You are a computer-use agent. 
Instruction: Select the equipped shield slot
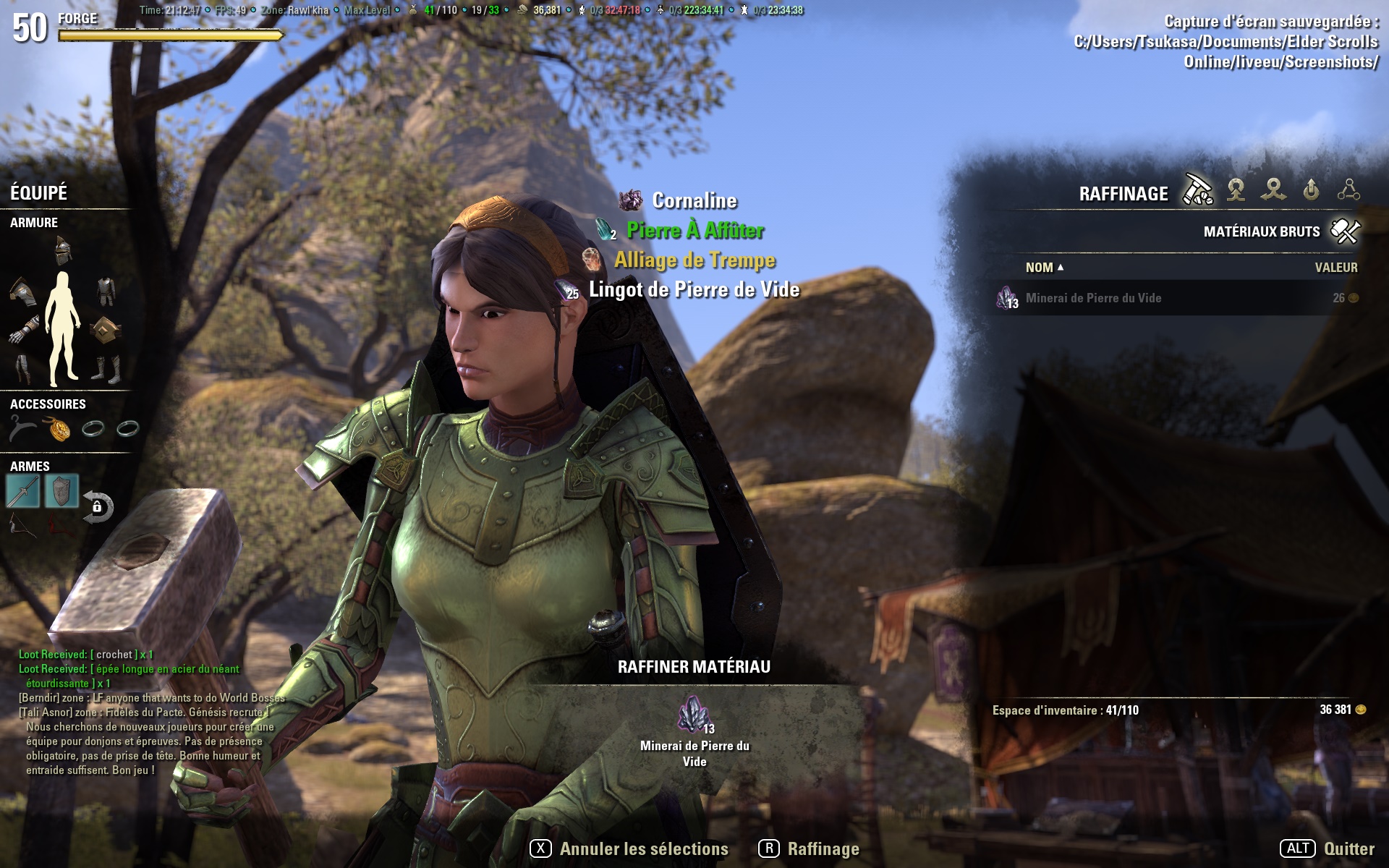[x=61, y=492]
